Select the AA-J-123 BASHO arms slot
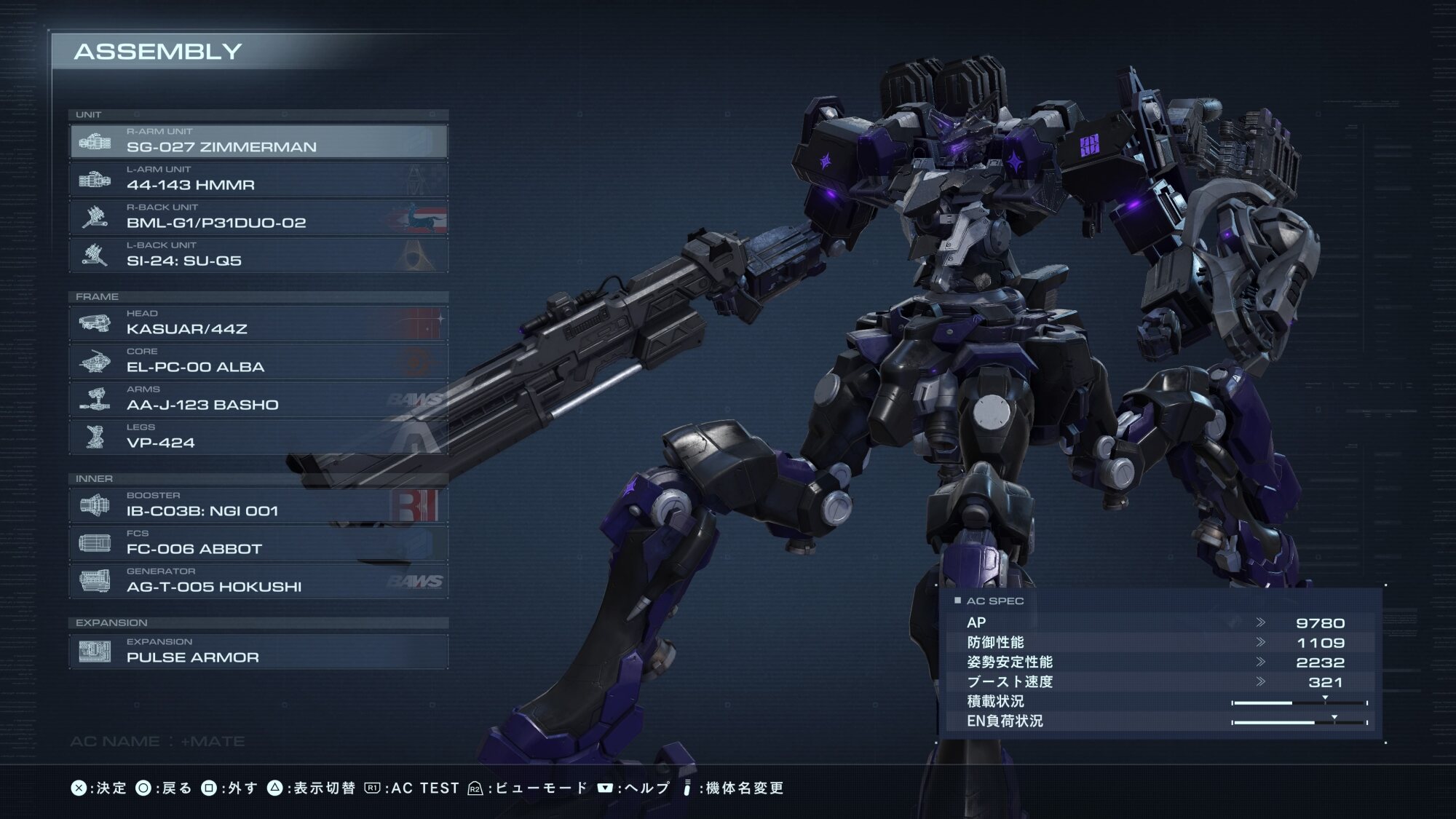 [x=258, y=399]
